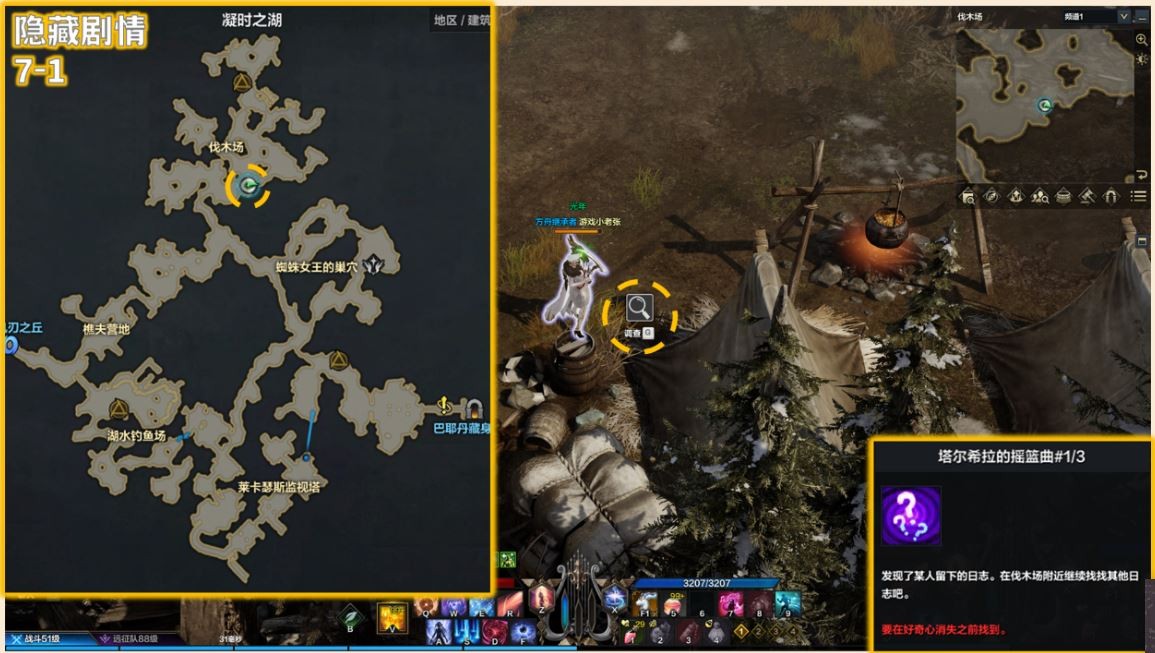Click the 塔尔希拉的摇篮曲 purple question mark icon
This screenshot has height=653, width=1155.
click(911, 515)
